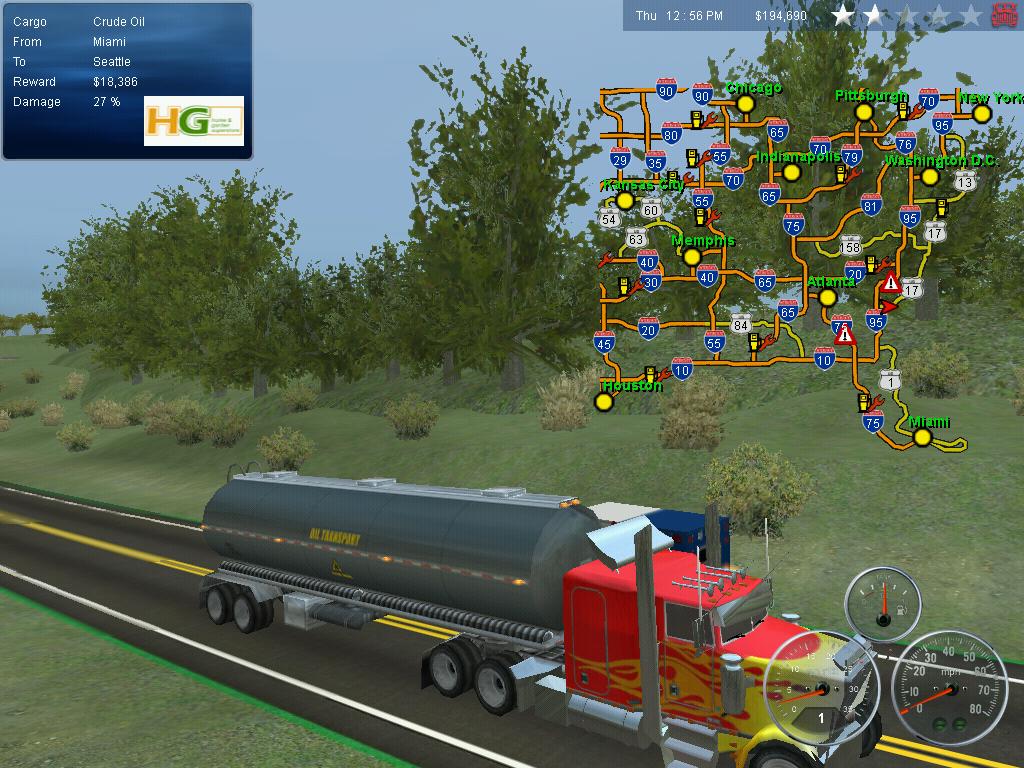Select the Kansas City map marker

point(625,200)
